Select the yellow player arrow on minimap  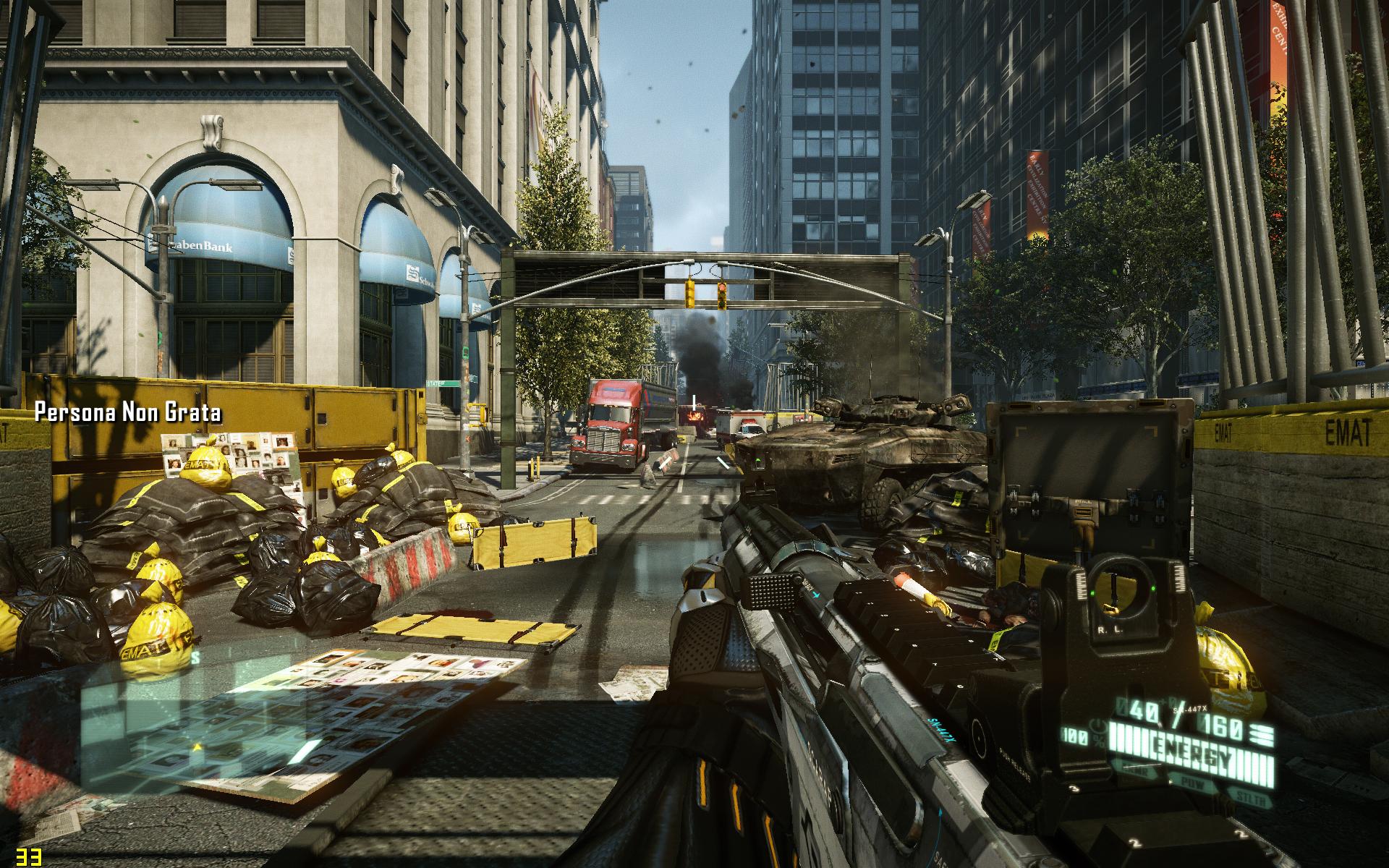point(197,746)
